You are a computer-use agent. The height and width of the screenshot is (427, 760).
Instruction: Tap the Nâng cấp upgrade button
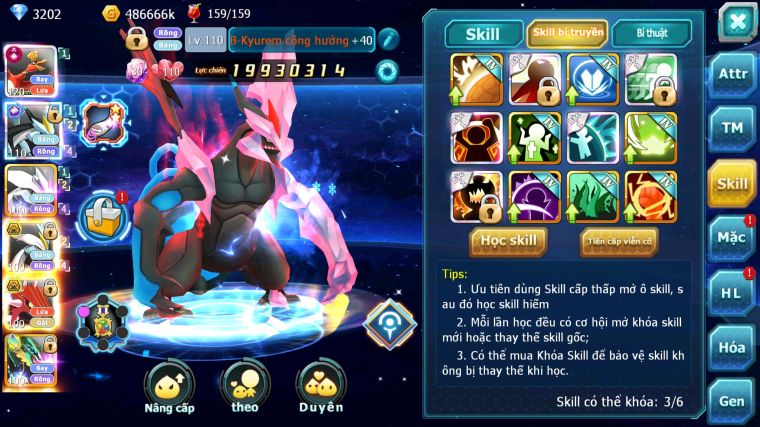click(x=169, y=387)
